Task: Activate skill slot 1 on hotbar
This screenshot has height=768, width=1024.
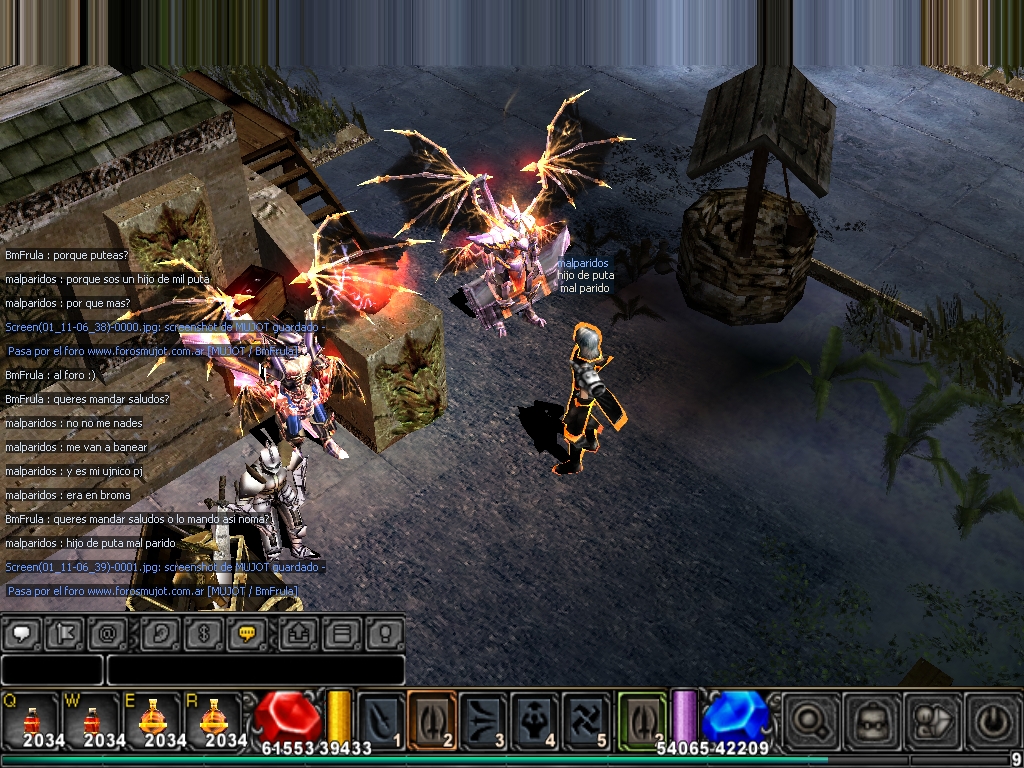Action: [x=381, y=719]
